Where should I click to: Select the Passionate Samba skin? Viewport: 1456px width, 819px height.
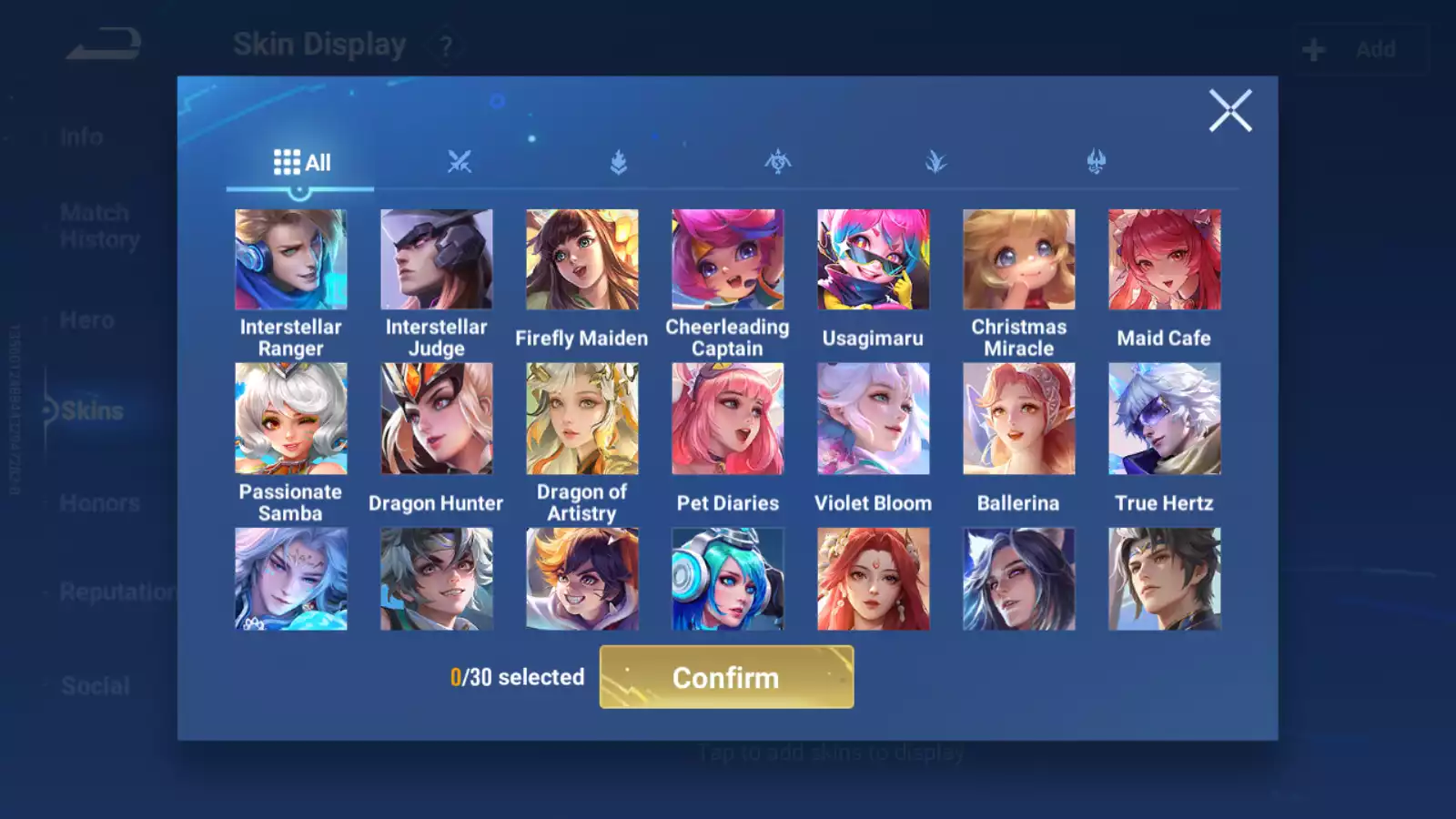tap(290, 419)
